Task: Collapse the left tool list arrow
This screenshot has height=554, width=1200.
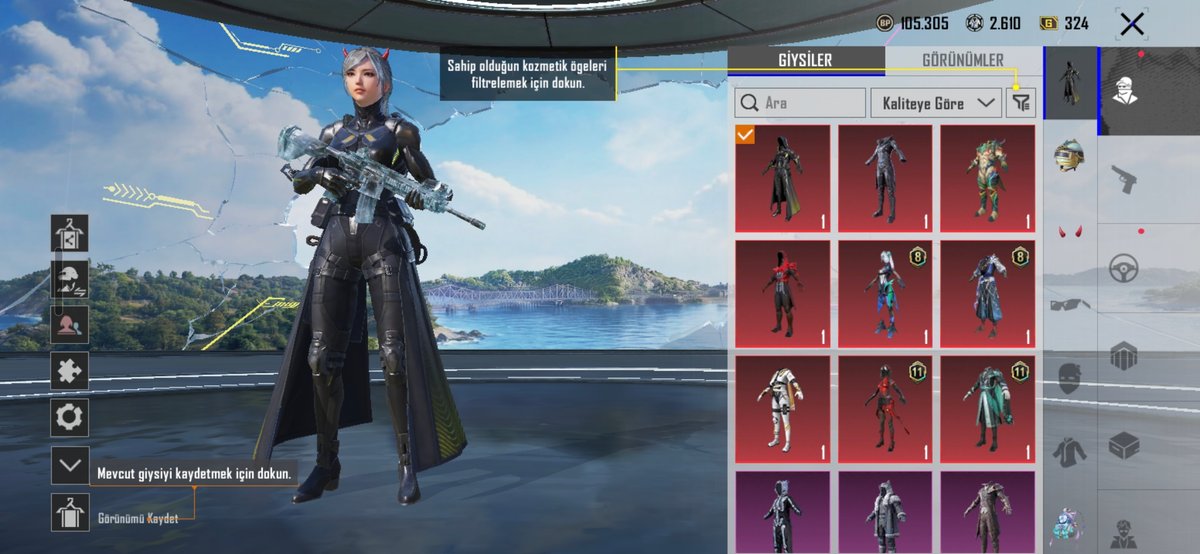Action: pos(70,465)
